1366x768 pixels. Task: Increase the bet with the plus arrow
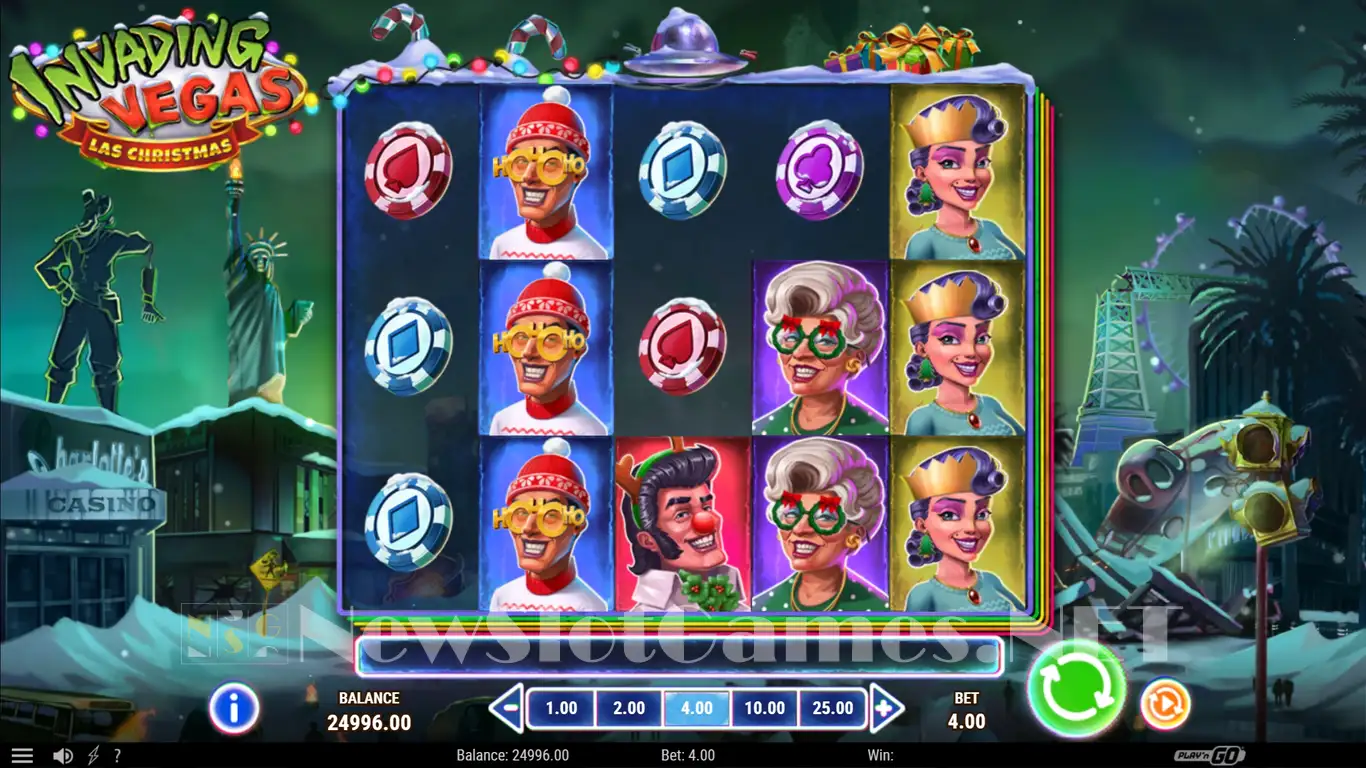click(886, 709)
